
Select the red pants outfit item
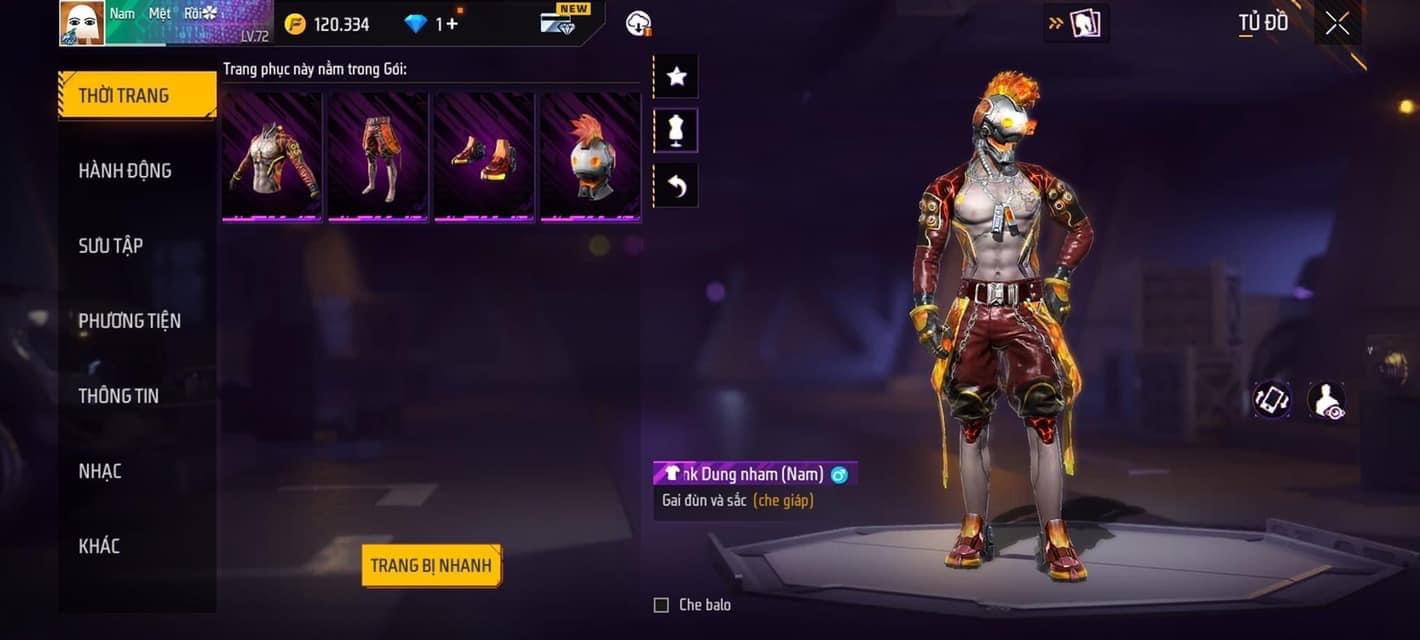(x=378, y=156)
